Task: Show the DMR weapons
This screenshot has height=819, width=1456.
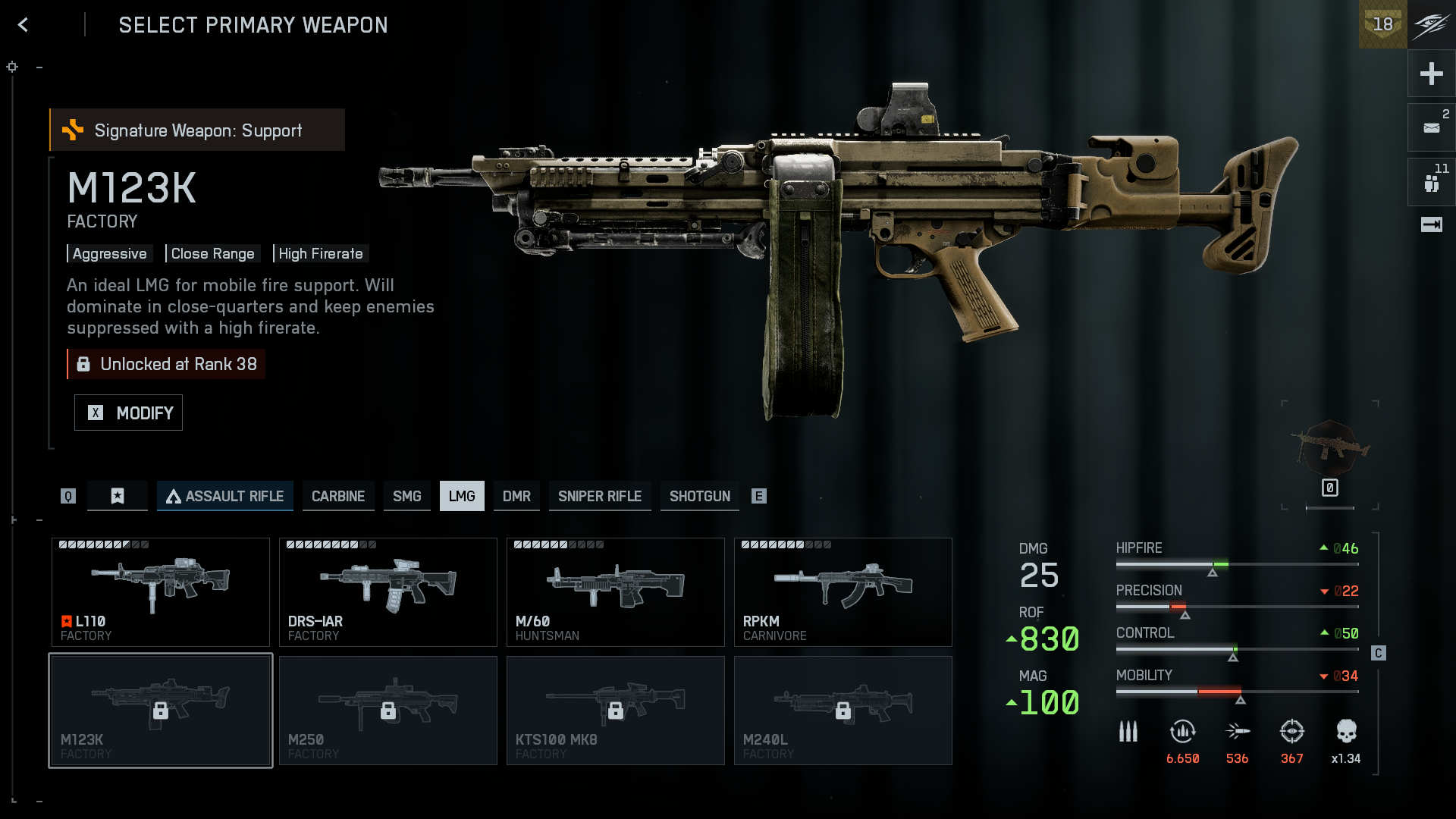Action: [516, 496]
